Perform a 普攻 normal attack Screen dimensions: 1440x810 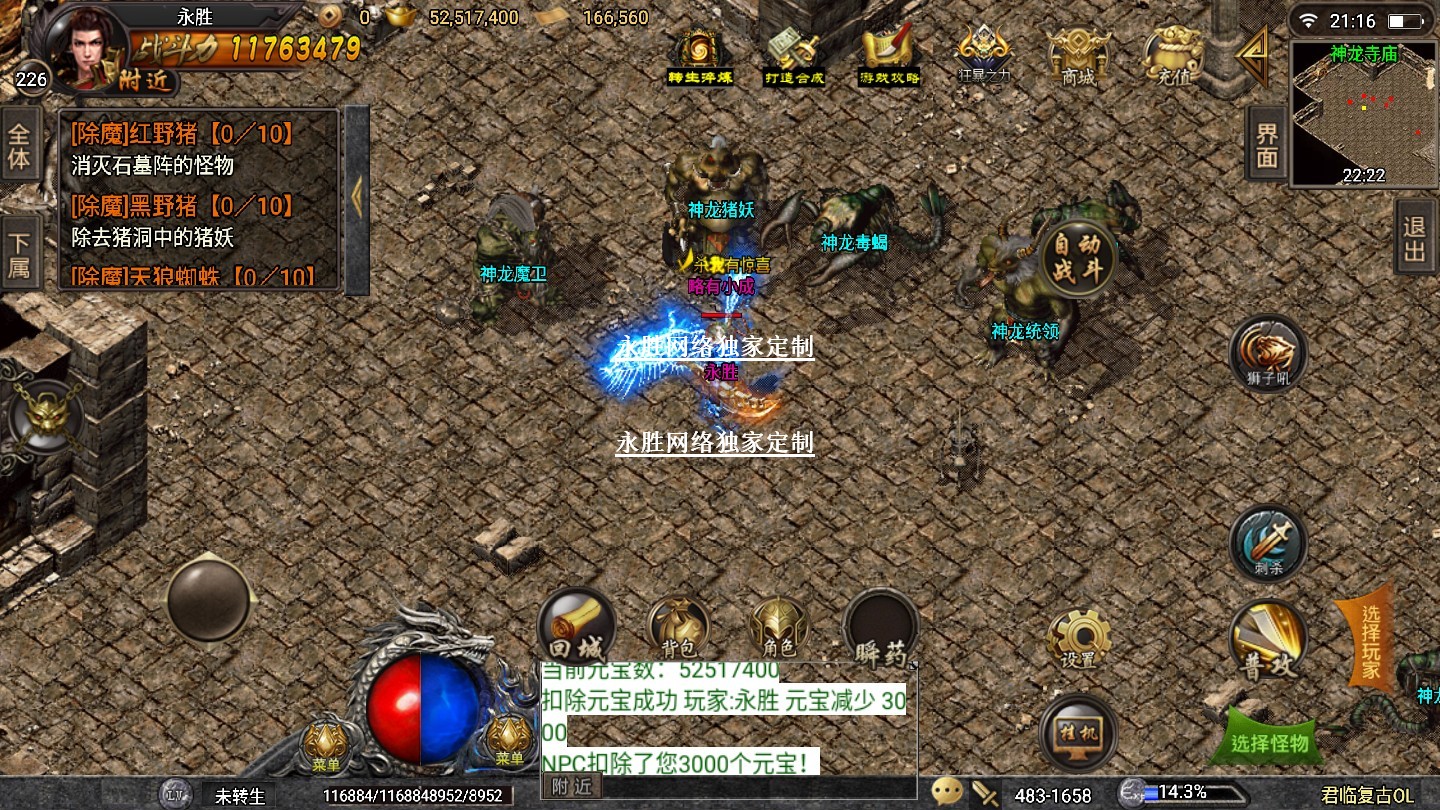(x=1268, y=640)
